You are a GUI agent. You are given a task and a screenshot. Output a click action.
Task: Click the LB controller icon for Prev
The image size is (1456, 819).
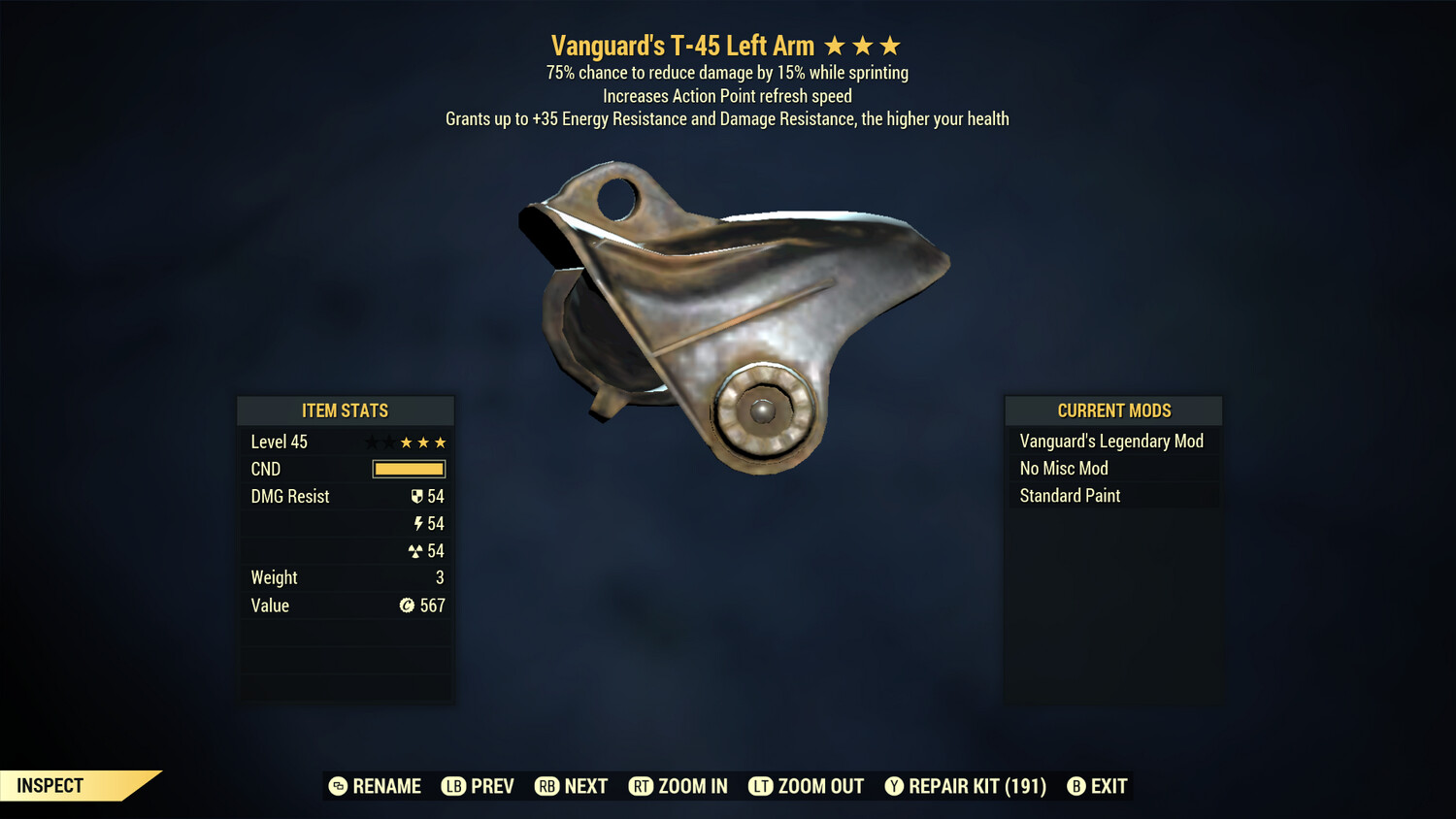click(451, 786)
